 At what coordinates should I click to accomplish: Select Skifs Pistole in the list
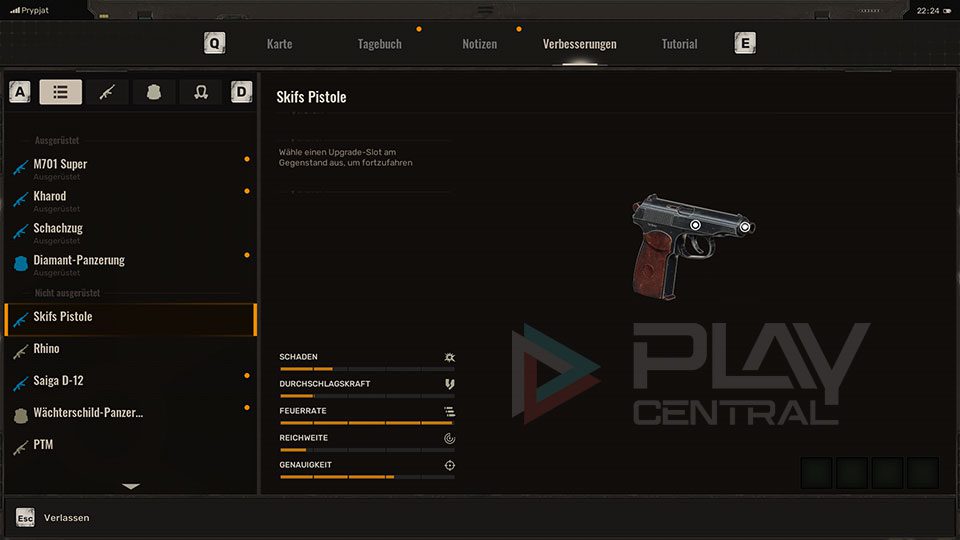point(63,317)
